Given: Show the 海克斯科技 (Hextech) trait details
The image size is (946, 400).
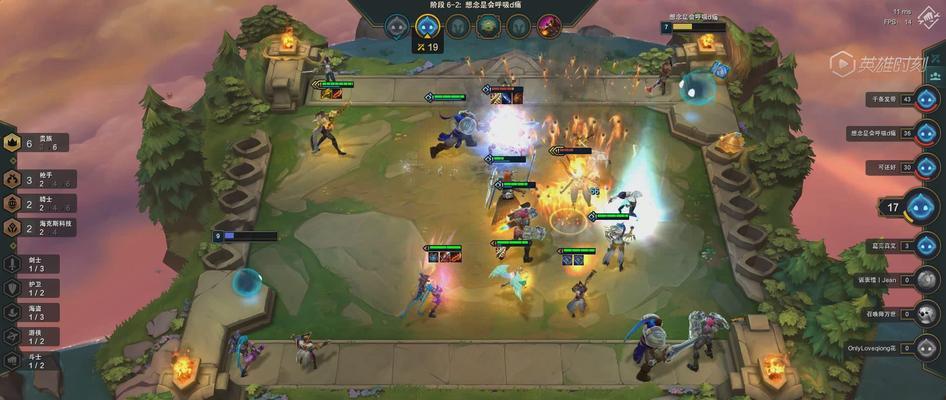Looking at the screenshot, I should click(36, 227).
